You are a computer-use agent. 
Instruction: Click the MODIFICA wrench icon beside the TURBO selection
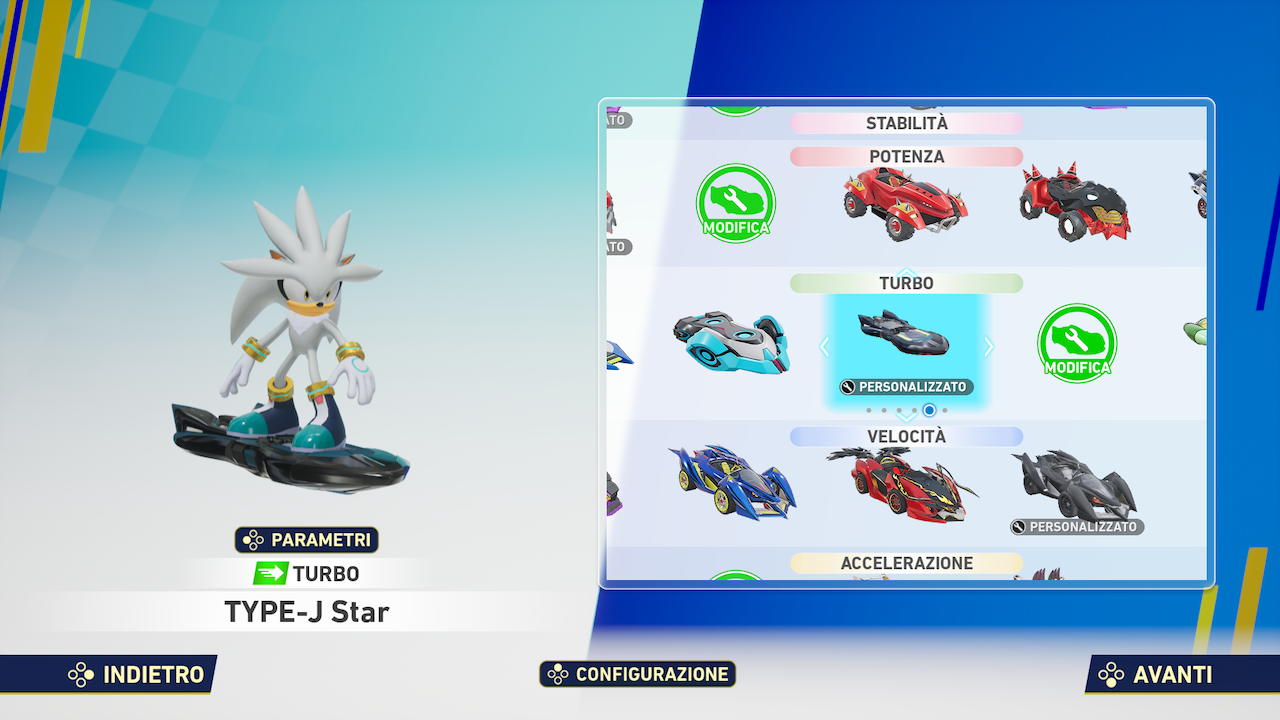point(1076,344)
